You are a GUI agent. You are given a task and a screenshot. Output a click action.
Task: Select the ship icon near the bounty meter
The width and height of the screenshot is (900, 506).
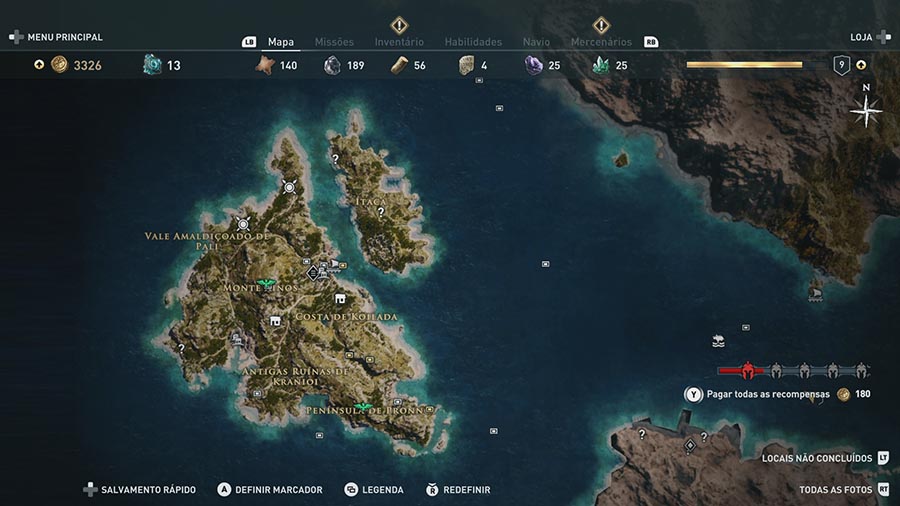click(717, 341)
